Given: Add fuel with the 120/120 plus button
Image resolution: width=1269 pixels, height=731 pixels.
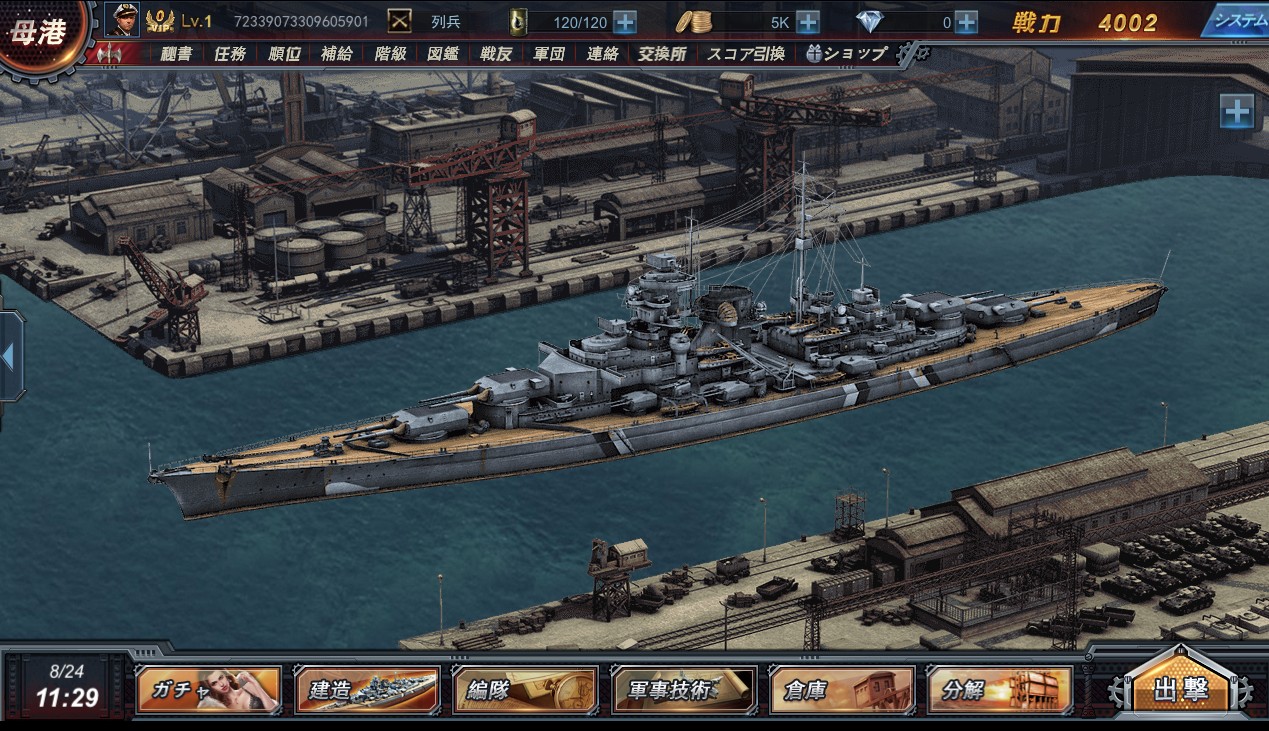Looking at the screenshot, I should point(624,22).
